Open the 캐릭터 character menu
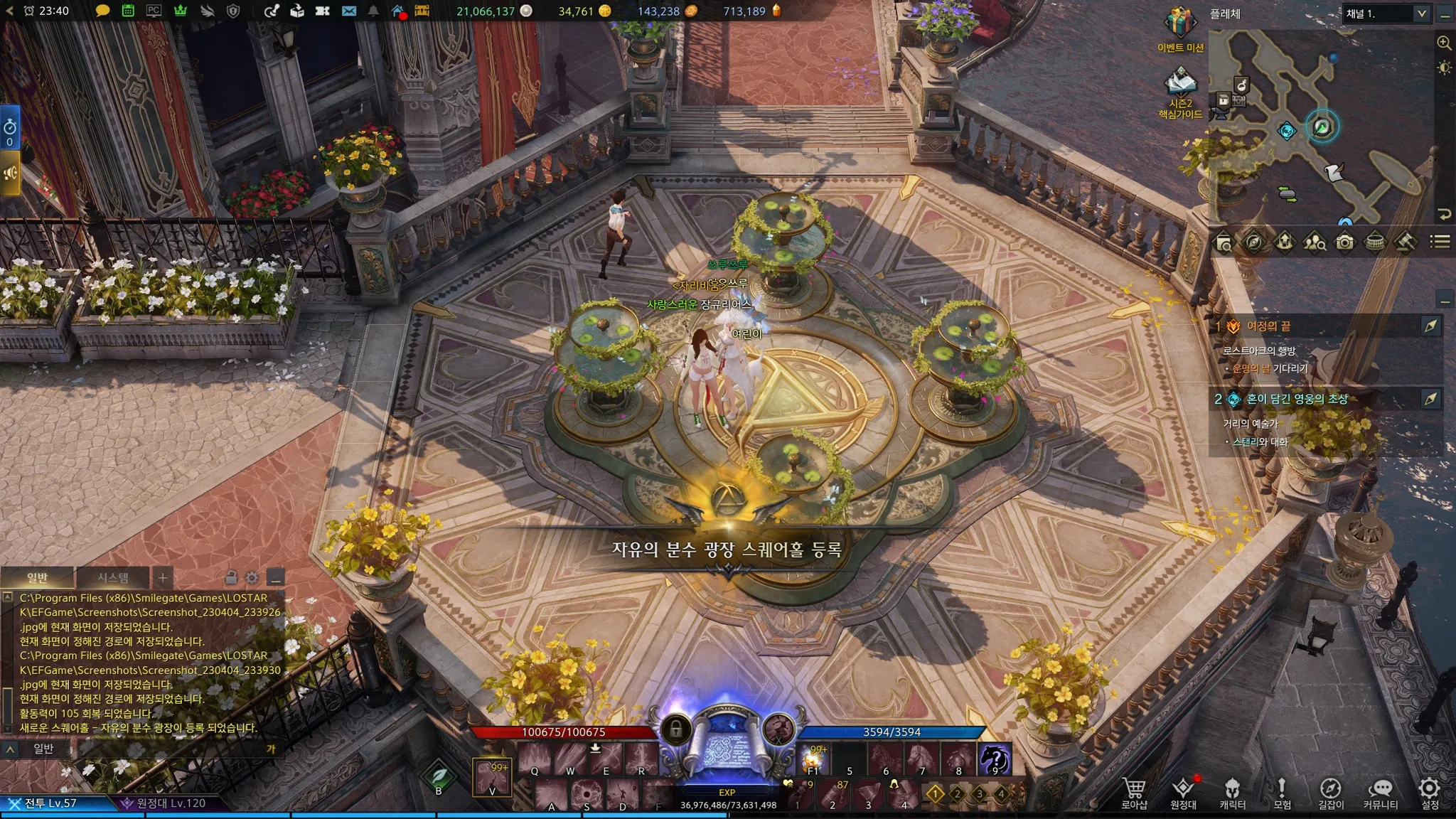The width and height of the screenshot is (1456, 819). pyautogui.click(x=1232, y=792)
